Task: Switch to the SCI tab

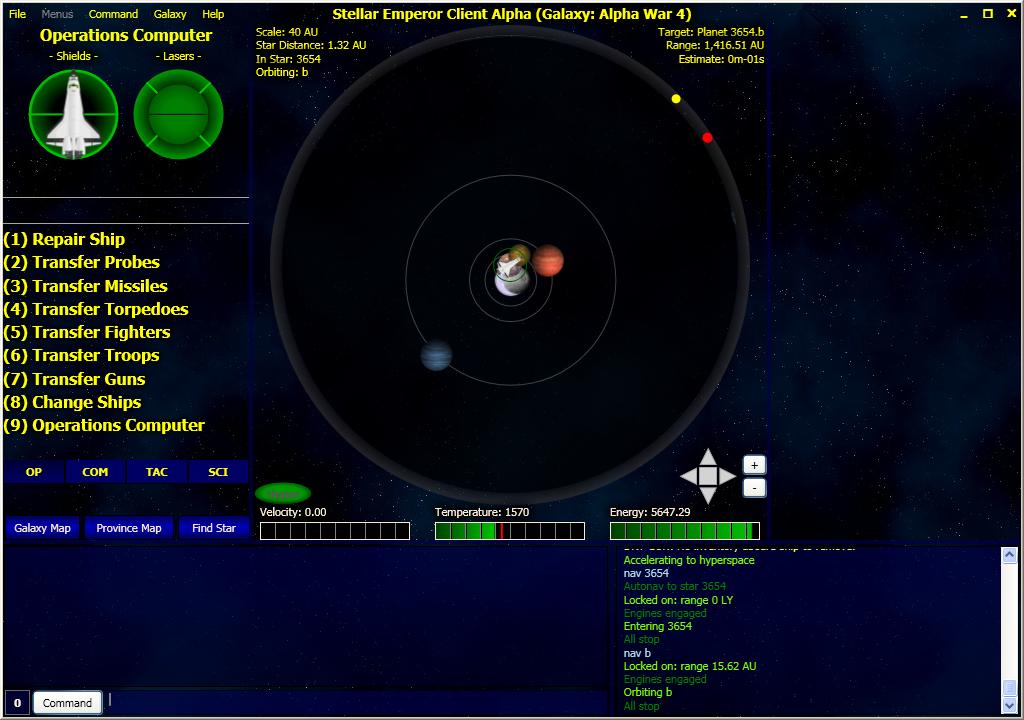Action: (218, 472)
